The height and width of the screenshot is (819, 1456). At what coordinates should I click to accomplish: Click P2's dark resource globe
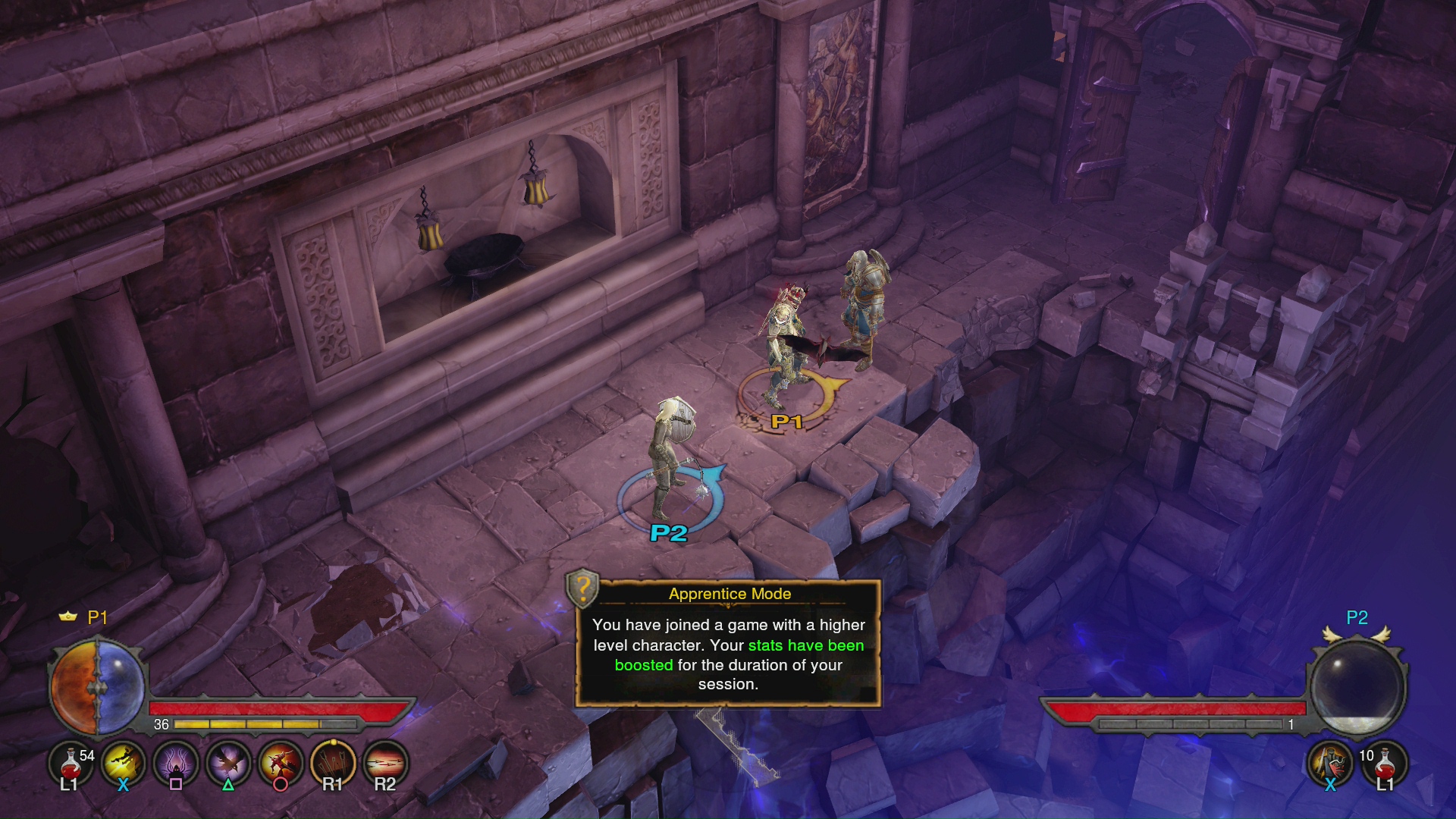coord(1357,686)
